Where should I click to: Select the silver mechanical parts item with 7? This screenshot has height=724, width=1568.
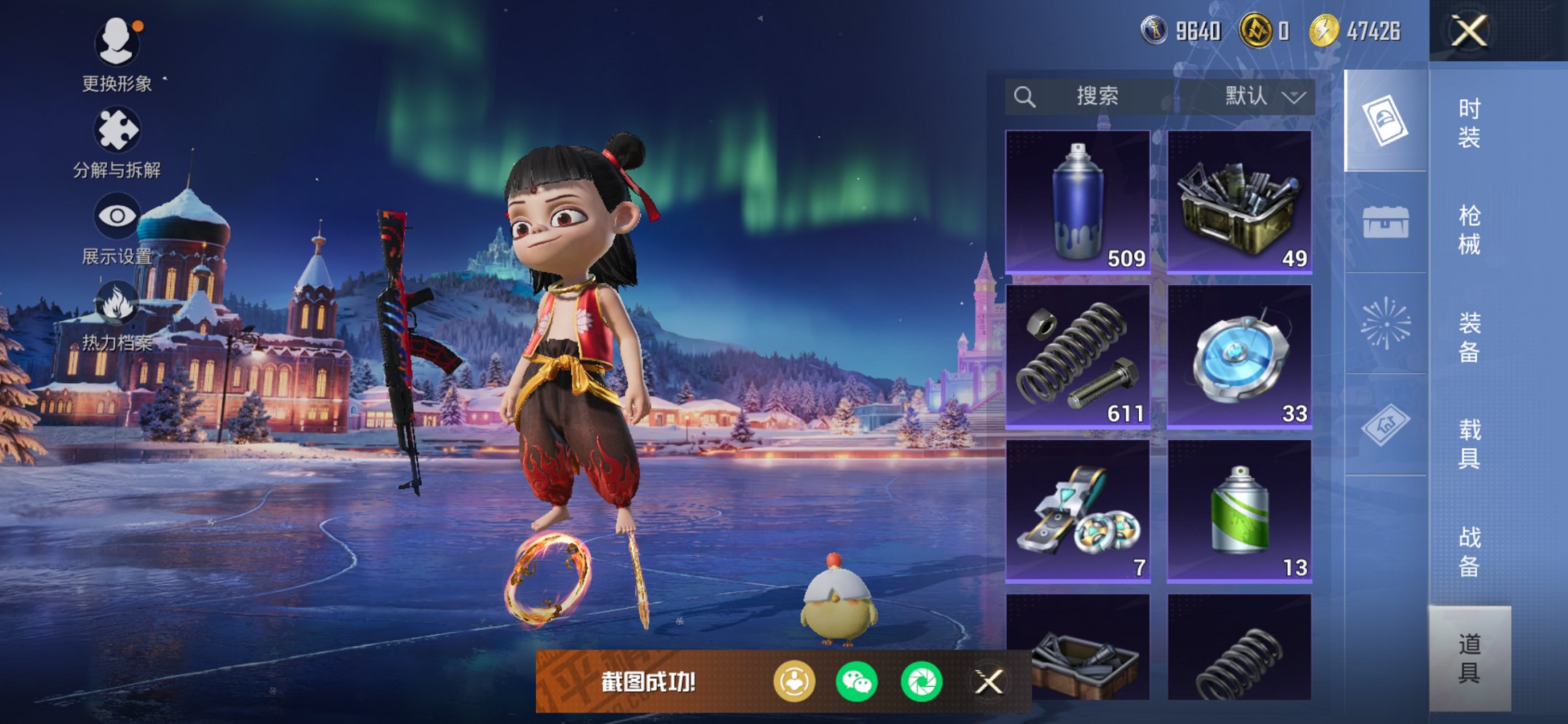(1078, 511)
